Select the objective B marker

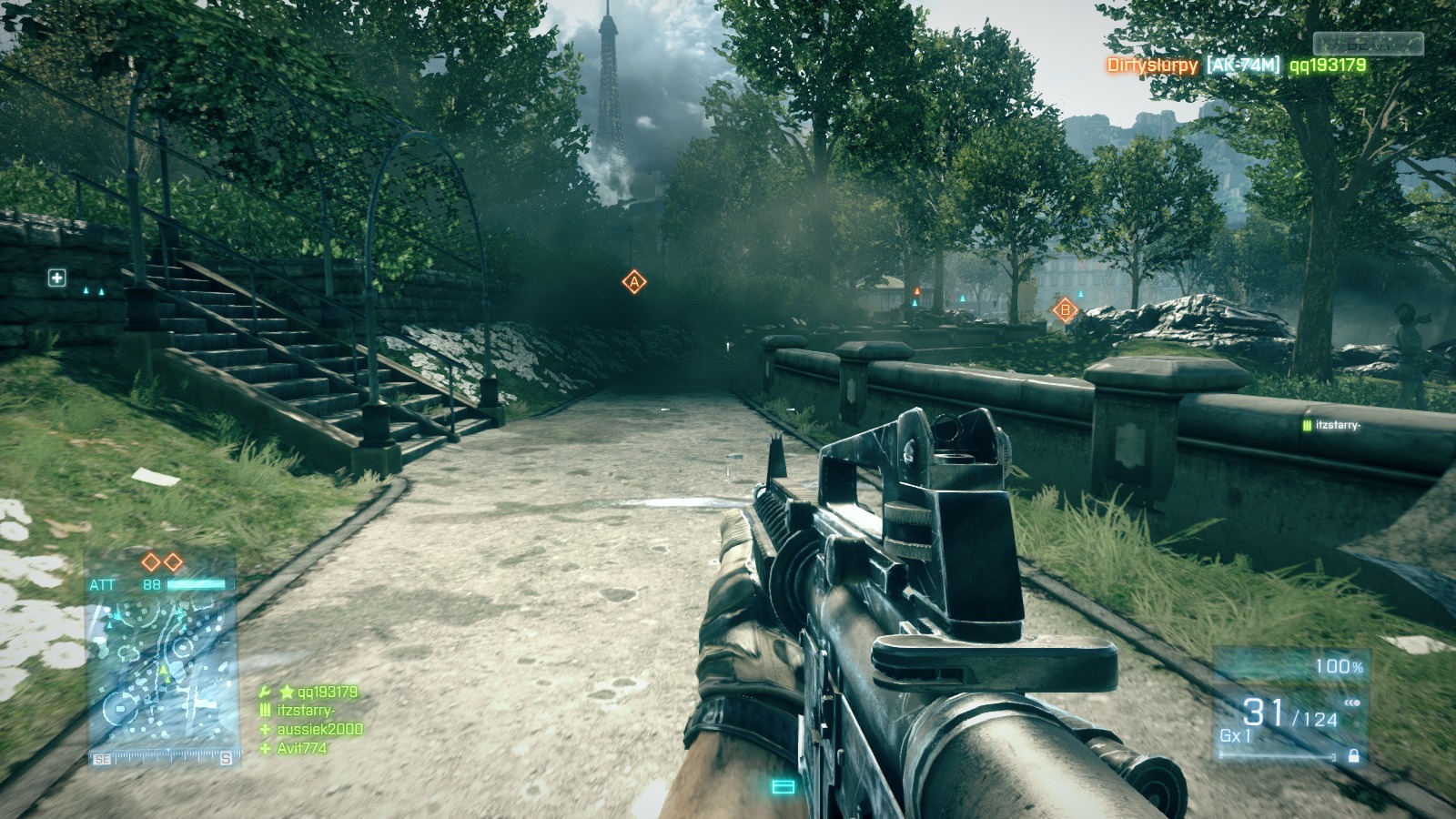click(1064, 310)
